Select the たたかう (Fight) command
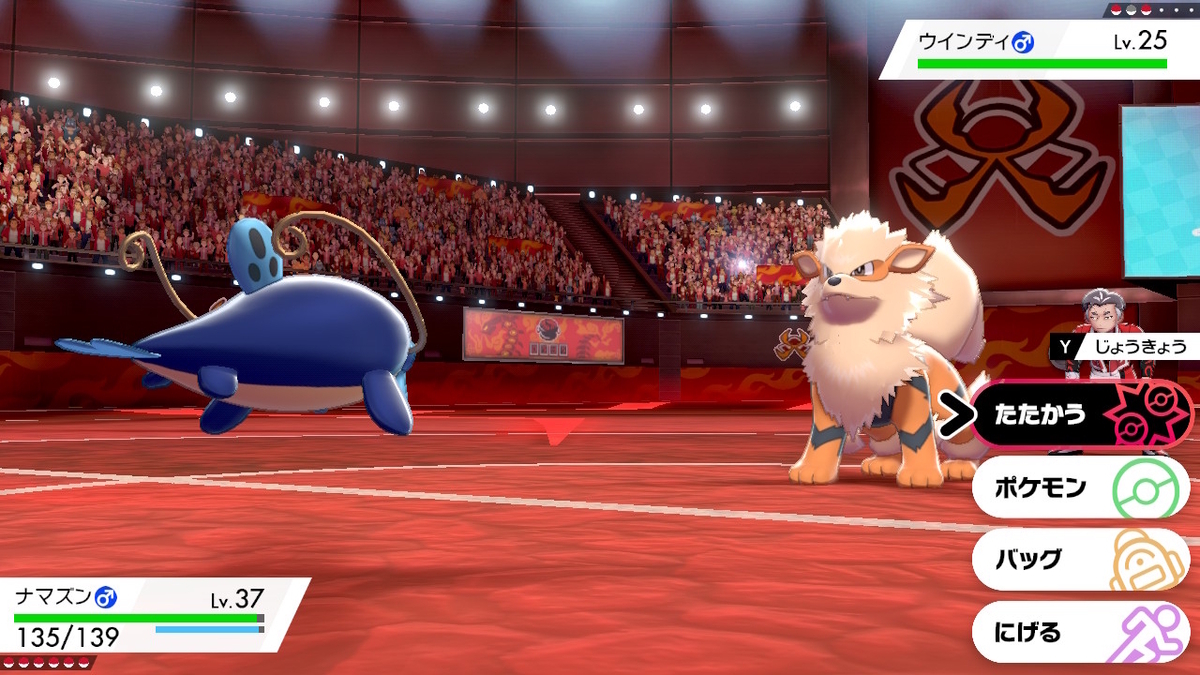Viewport: 1200px width, 675px height. [1080, 414]
